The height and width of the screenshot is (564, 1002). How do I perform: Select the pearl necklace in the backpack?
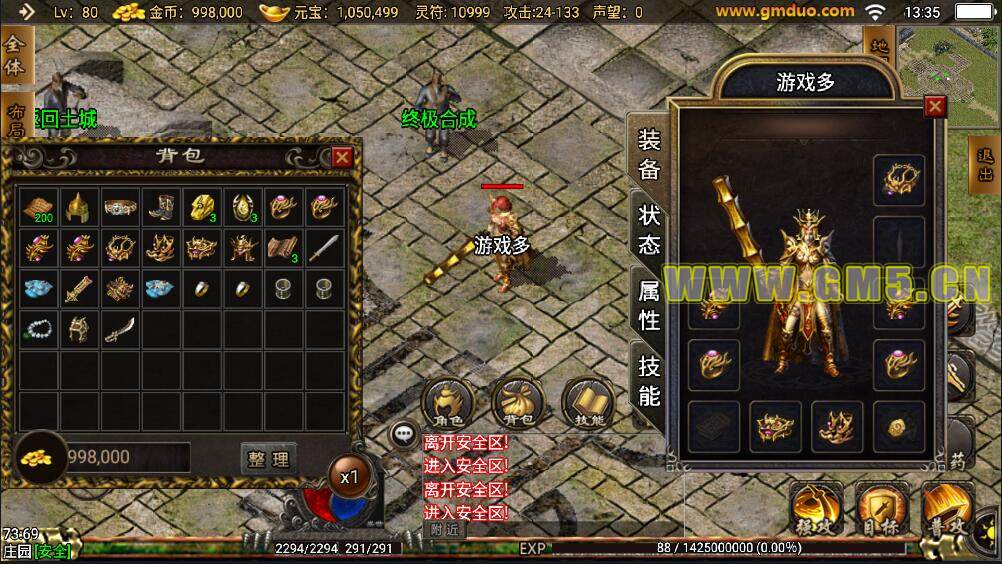37,328
